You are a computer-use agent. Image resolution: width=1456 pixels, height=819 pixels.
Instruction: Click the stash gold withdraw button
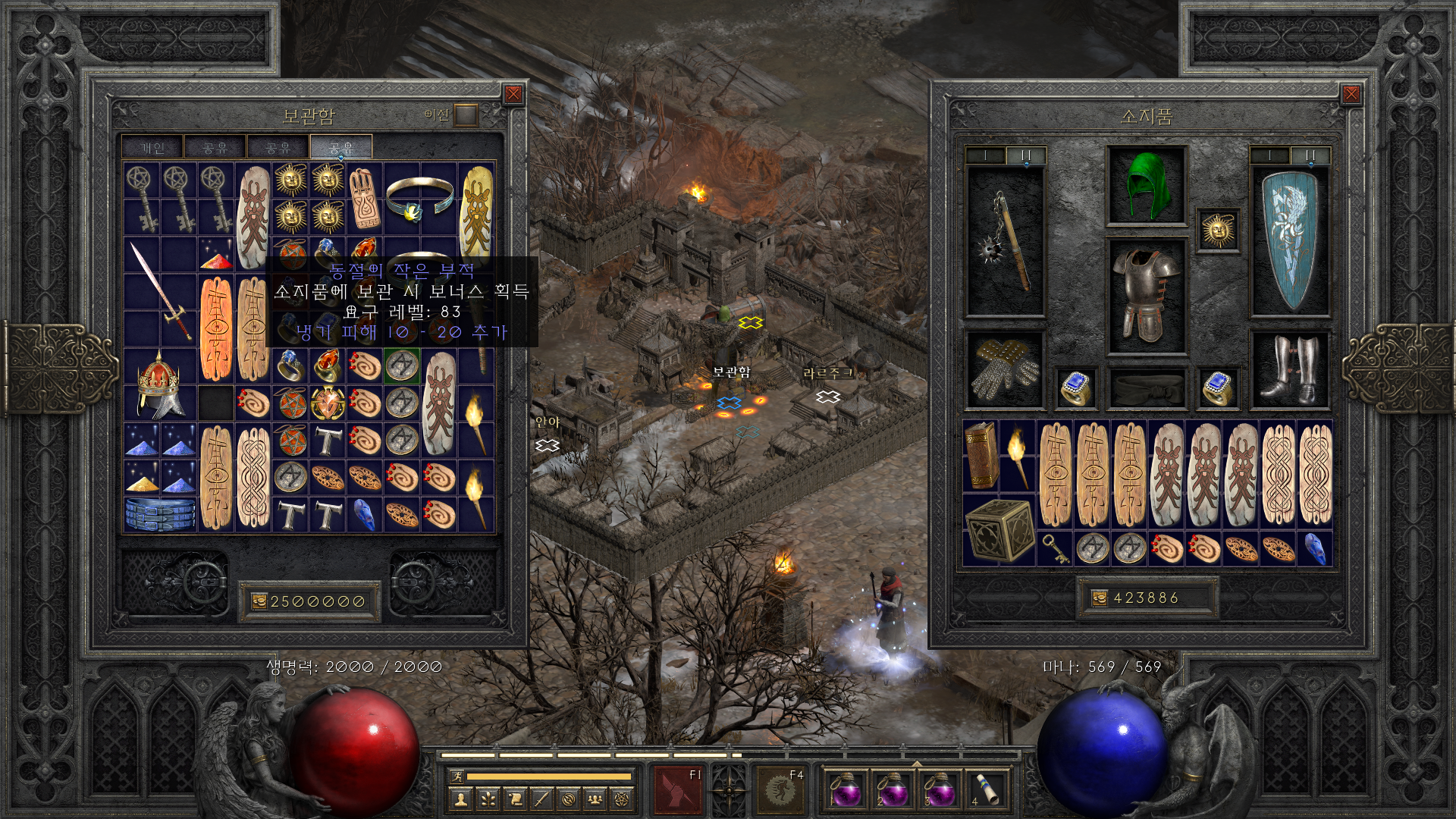[259, 601]
